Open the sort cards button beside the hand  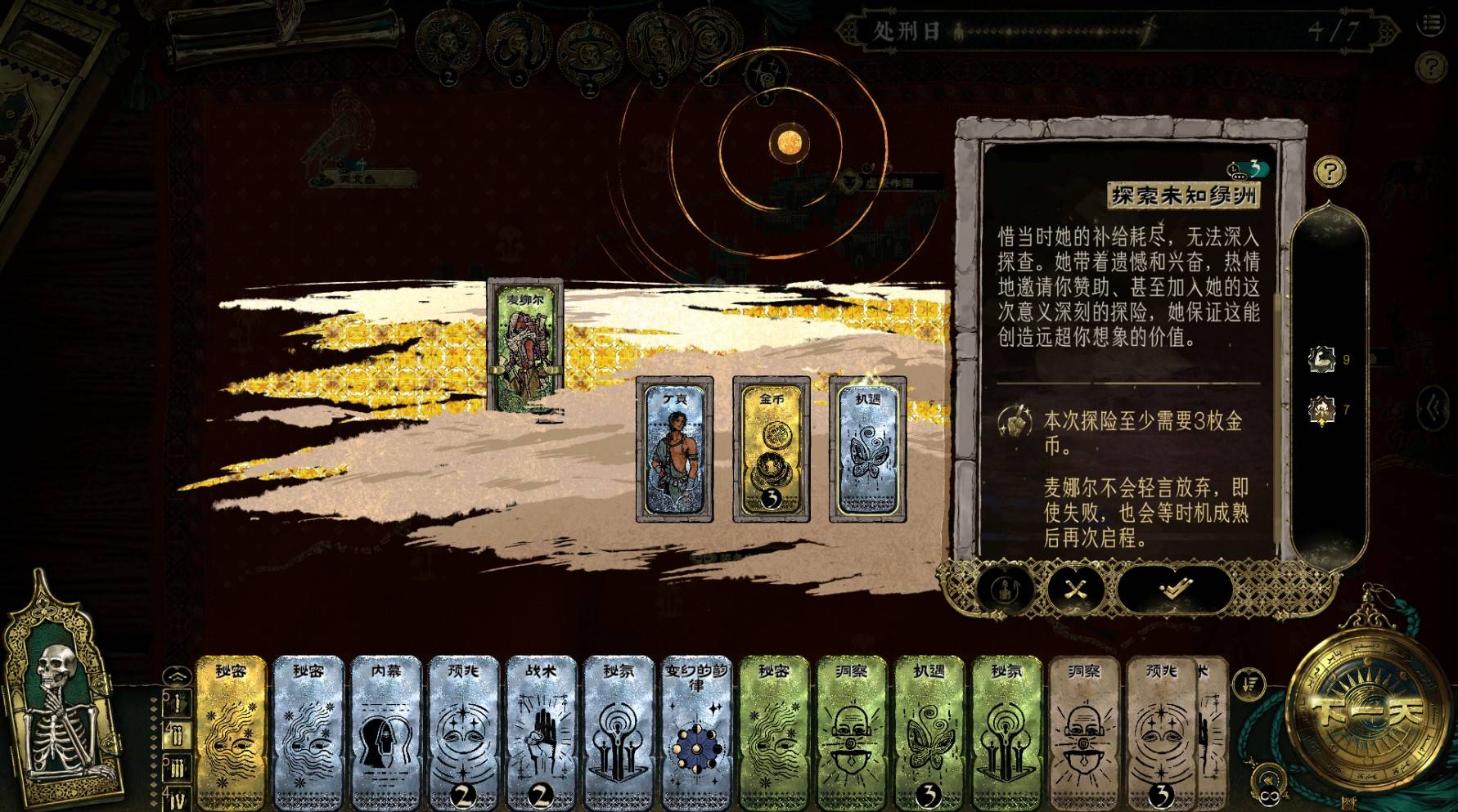tap(1249, 683)
